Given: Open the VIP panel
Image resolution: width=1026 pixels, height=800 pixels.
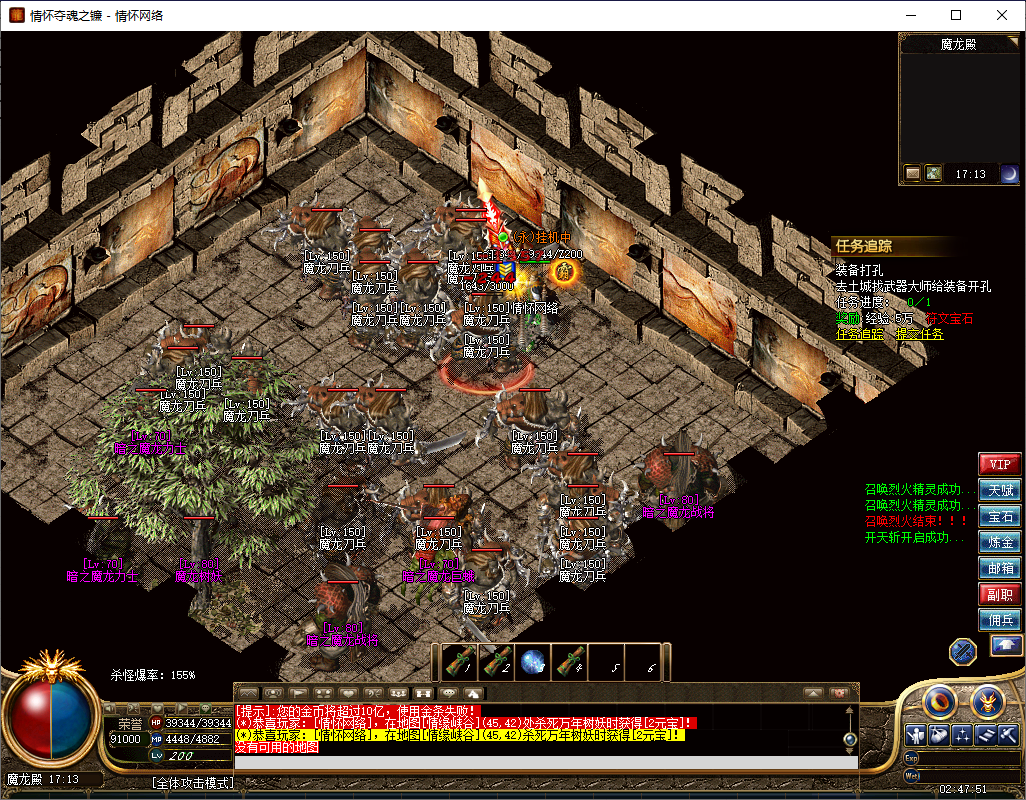Looking at the screenshot, I should [x=999, y=464].
